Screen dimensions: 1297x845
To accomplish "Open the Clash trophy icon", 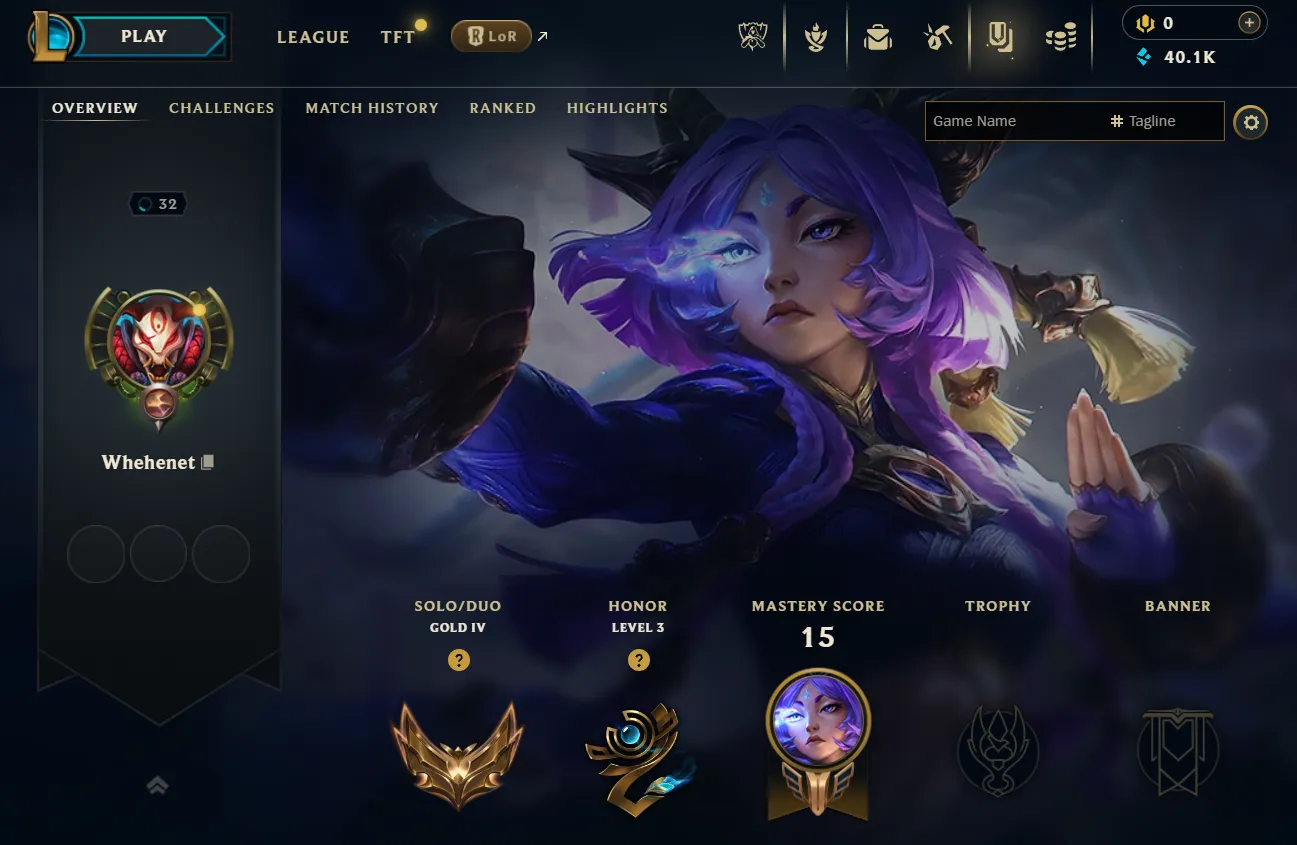I will 816,36.
